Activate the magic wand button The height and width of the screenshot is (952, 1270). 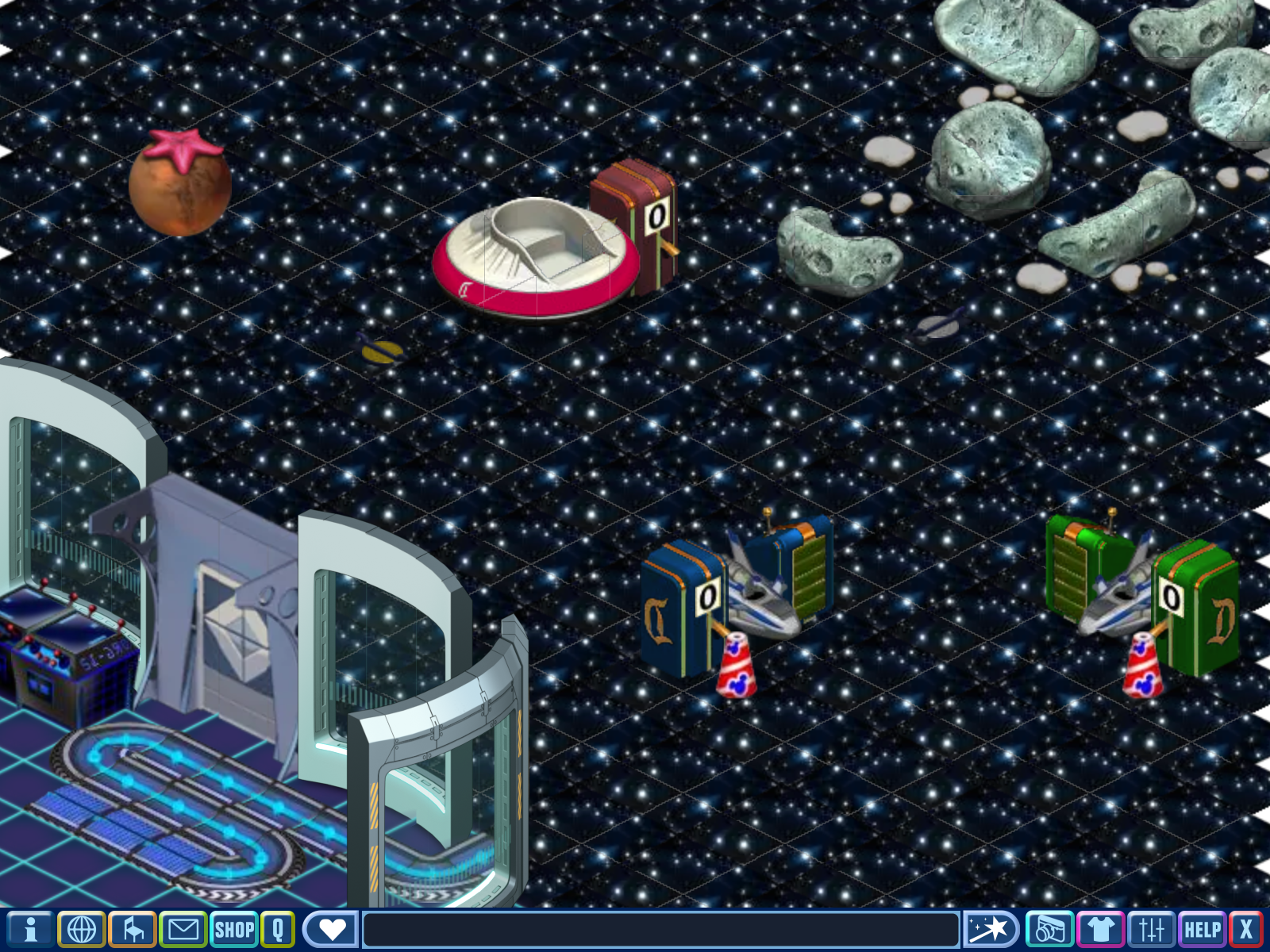[990, 929]
